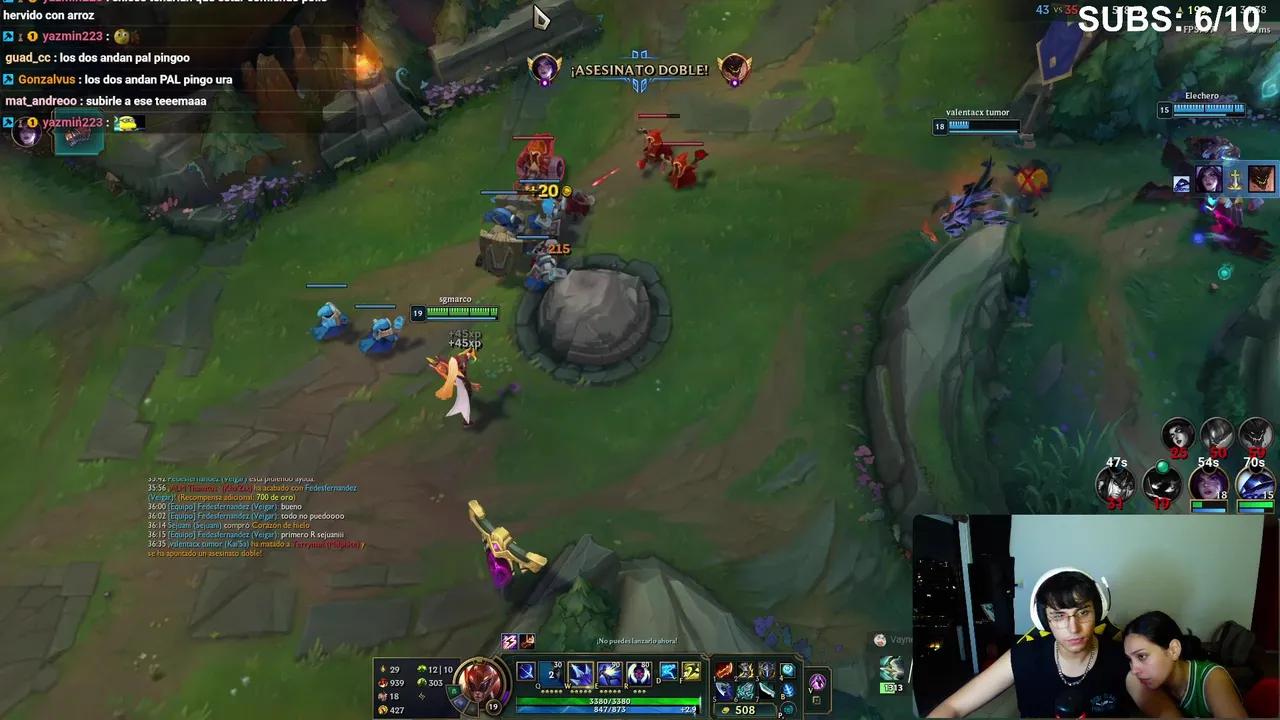Open the dead ally portrait with 47s timer
Image resolution: width=1280 pixels, height=720 pixels.
click(x=1113, y=483)
